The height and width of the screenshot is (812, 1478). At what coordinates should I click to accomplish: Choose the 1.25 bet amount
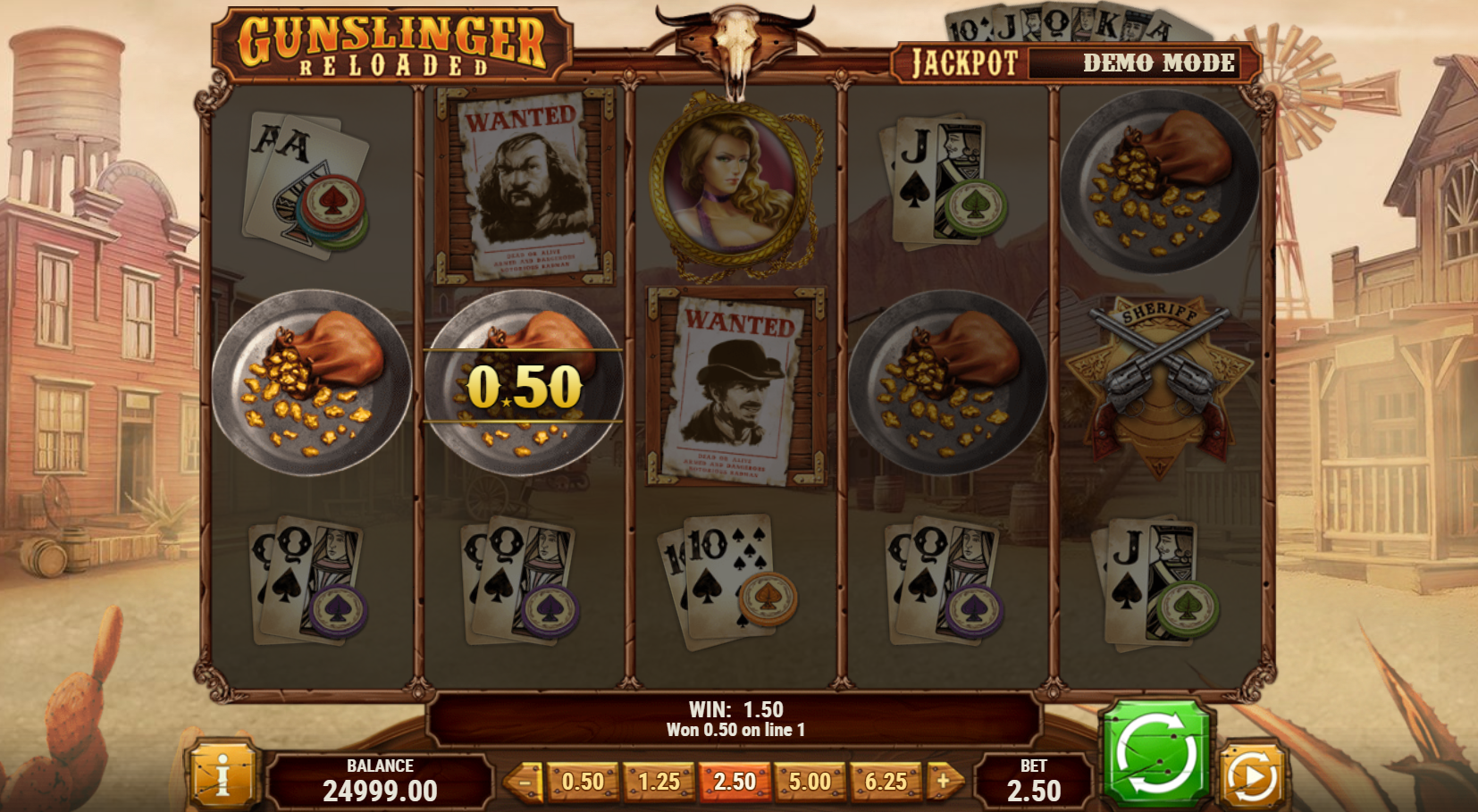(659, 783)
